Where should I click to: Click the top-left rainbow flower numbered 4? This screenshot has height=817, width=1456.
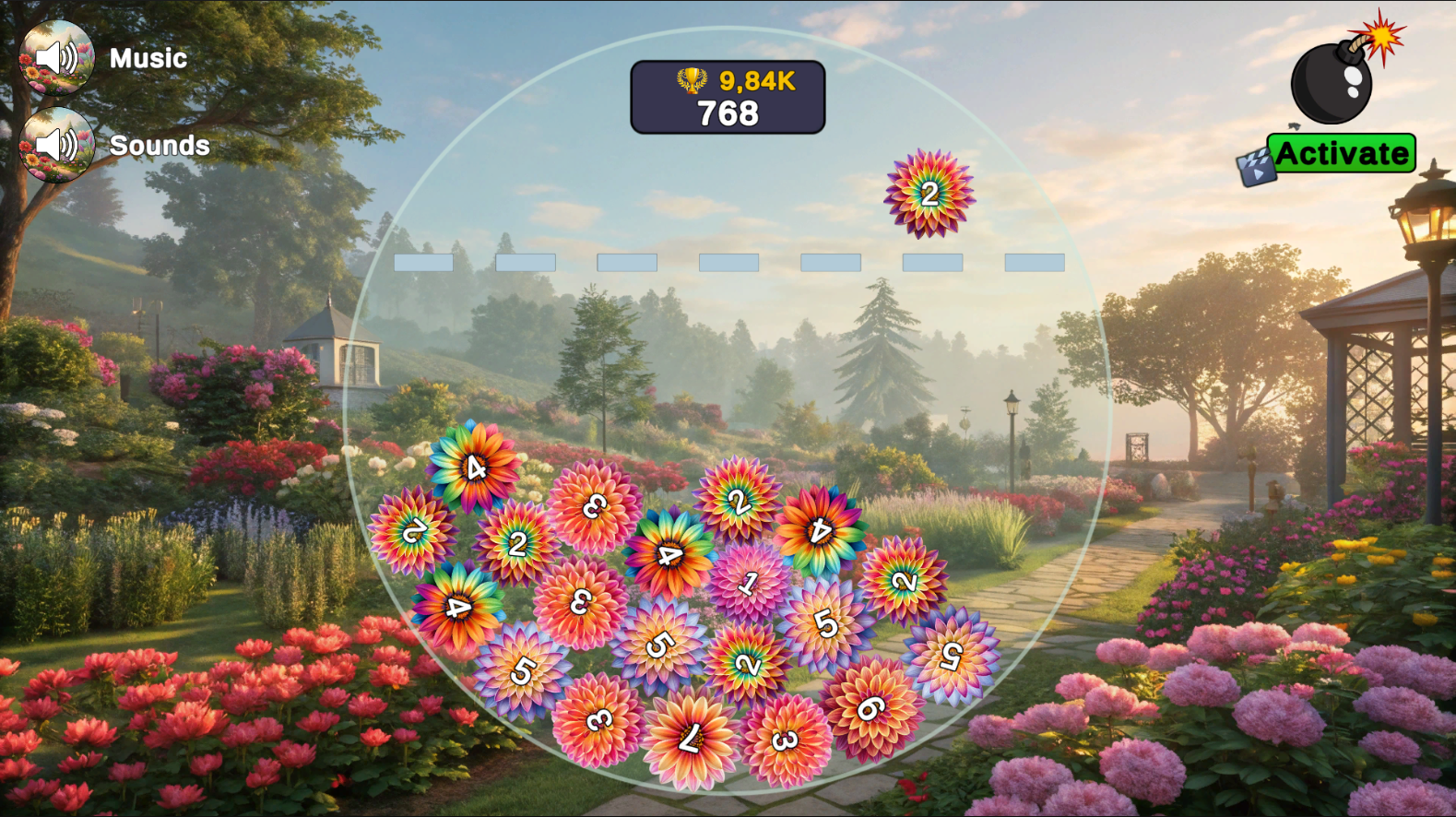(x=473, y=469)
